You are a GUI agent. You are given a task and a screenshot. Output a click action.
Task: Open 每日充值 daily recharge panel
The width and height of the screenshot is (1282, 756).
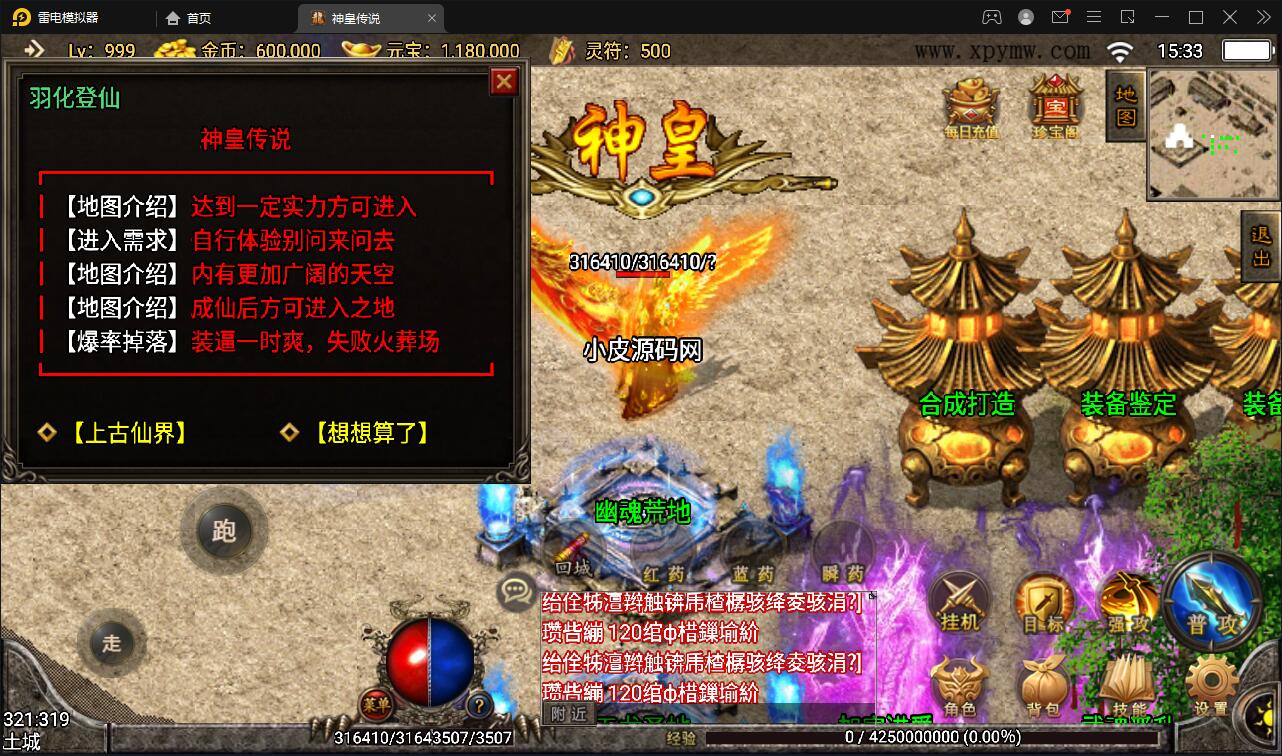point(968,105)
